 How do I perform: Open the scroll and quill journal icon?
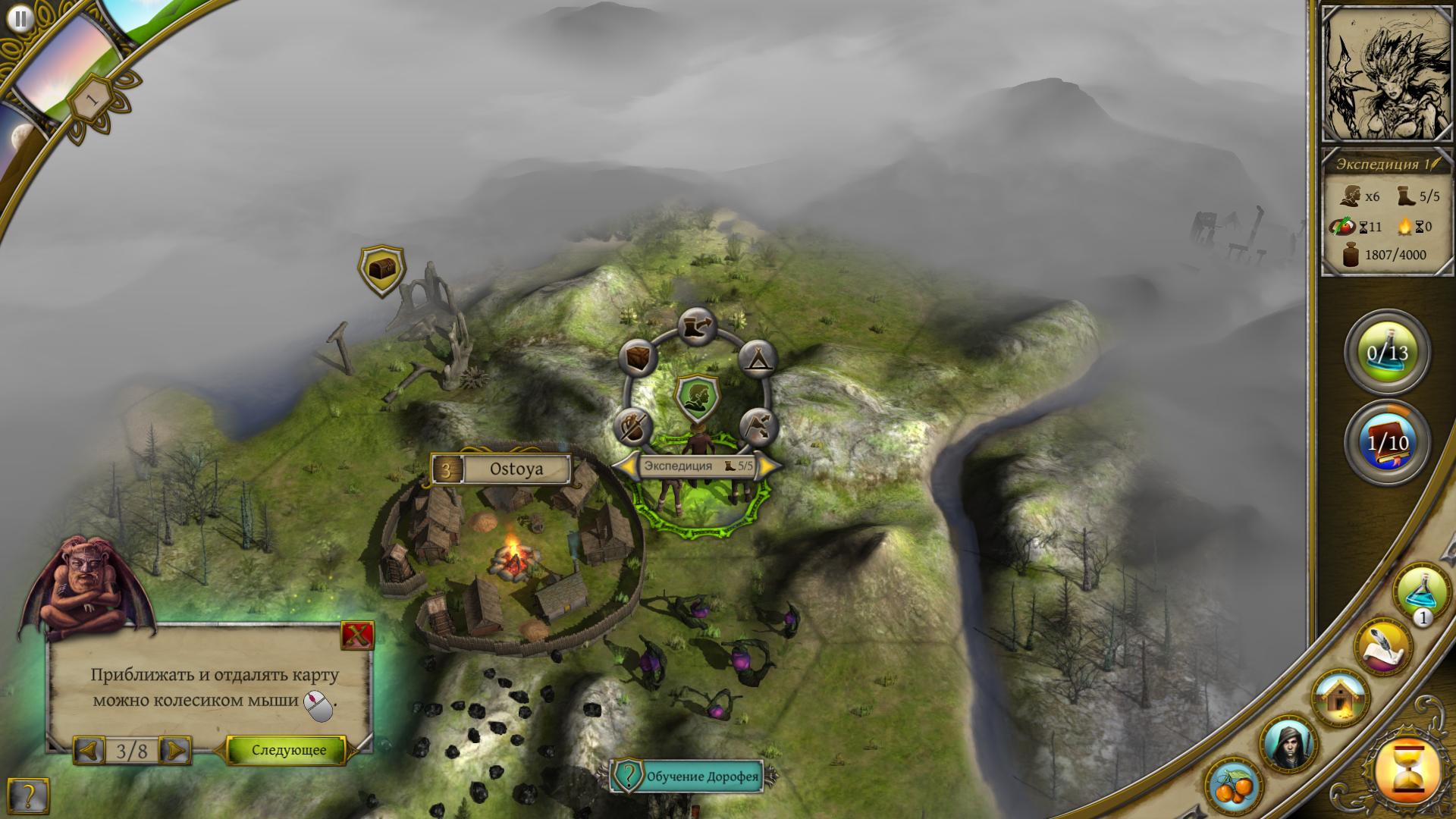coord(1385,647)
